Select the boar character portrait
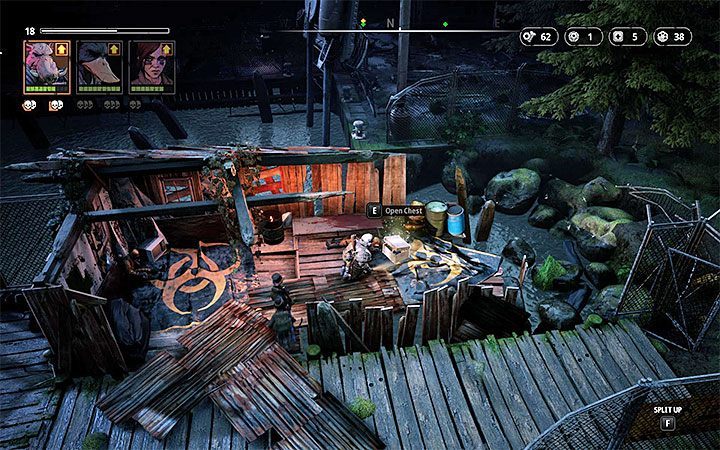The image size is (720, 450). (x=44, y=66)
